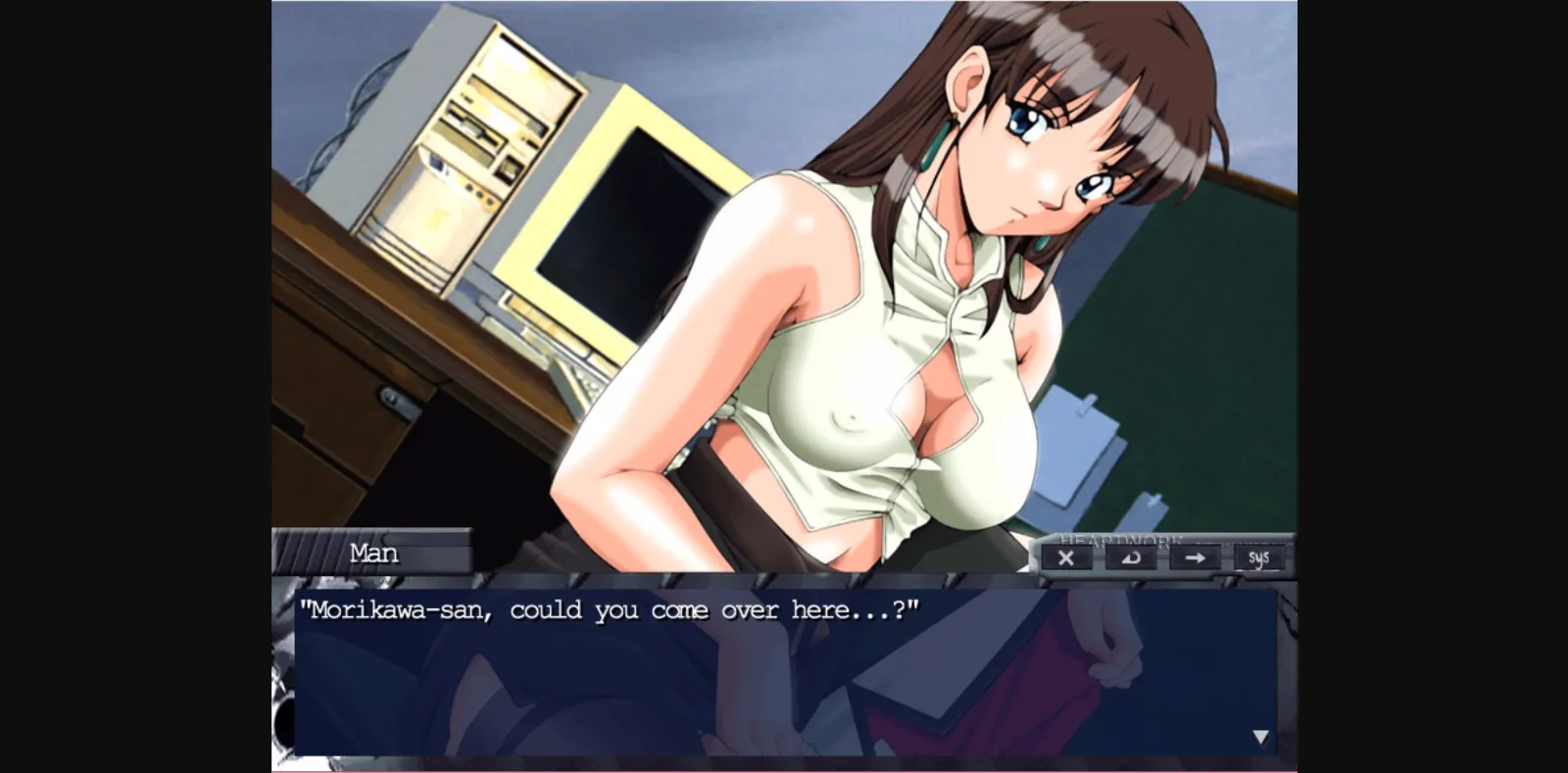Click the HEARTWORK logo above the toolbar
Screen dimensions: 1568x773
point(1120,540)
